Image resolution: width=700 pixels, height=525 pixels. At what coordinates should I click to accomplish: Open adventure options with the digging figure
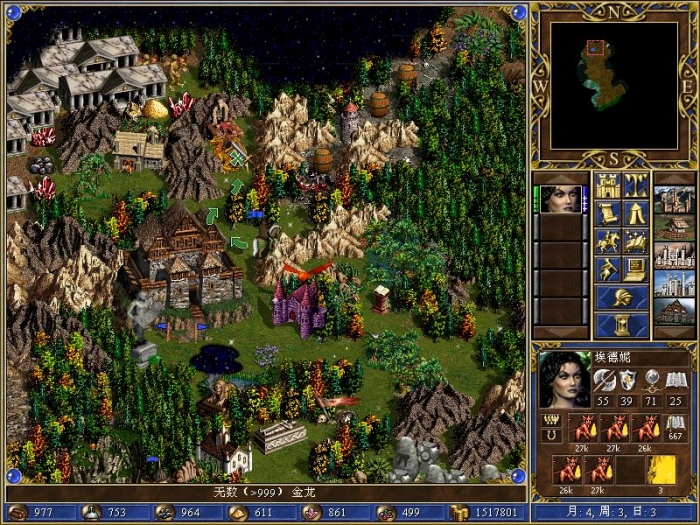point(608,269)
